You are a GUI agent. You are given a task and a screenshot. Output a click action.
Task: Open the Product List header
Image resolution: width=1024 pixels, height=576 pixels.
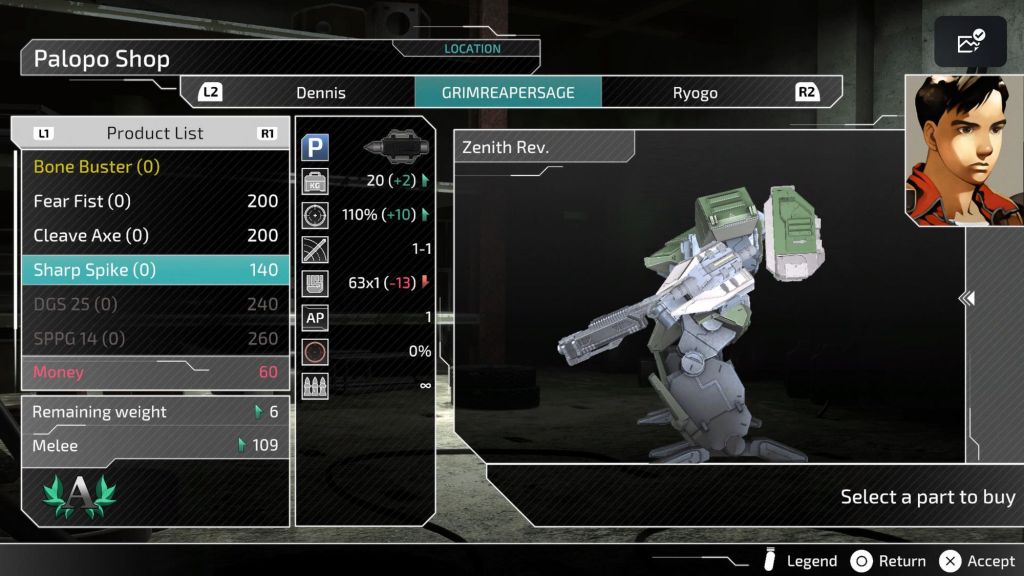(154, 133)
